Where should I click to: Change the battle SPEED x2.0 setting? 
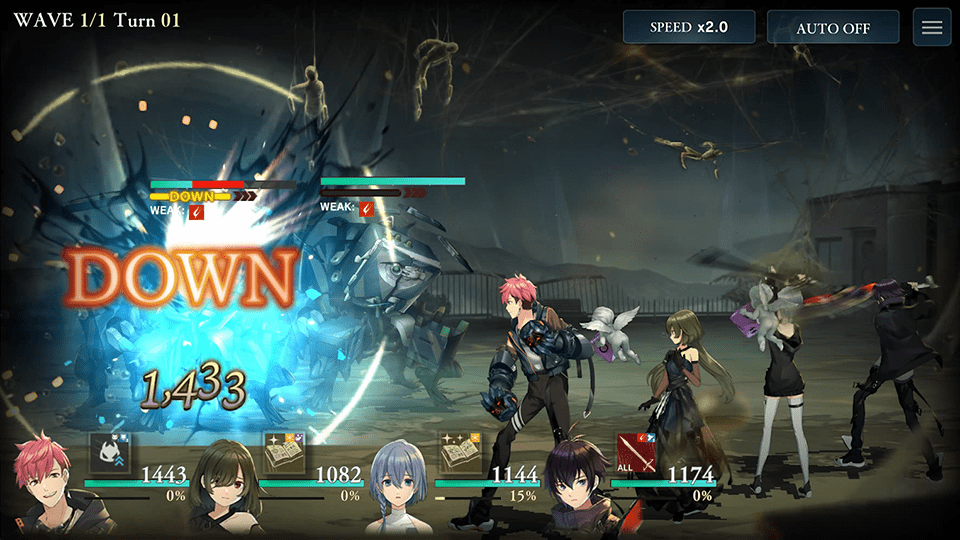tap(689, 27)
